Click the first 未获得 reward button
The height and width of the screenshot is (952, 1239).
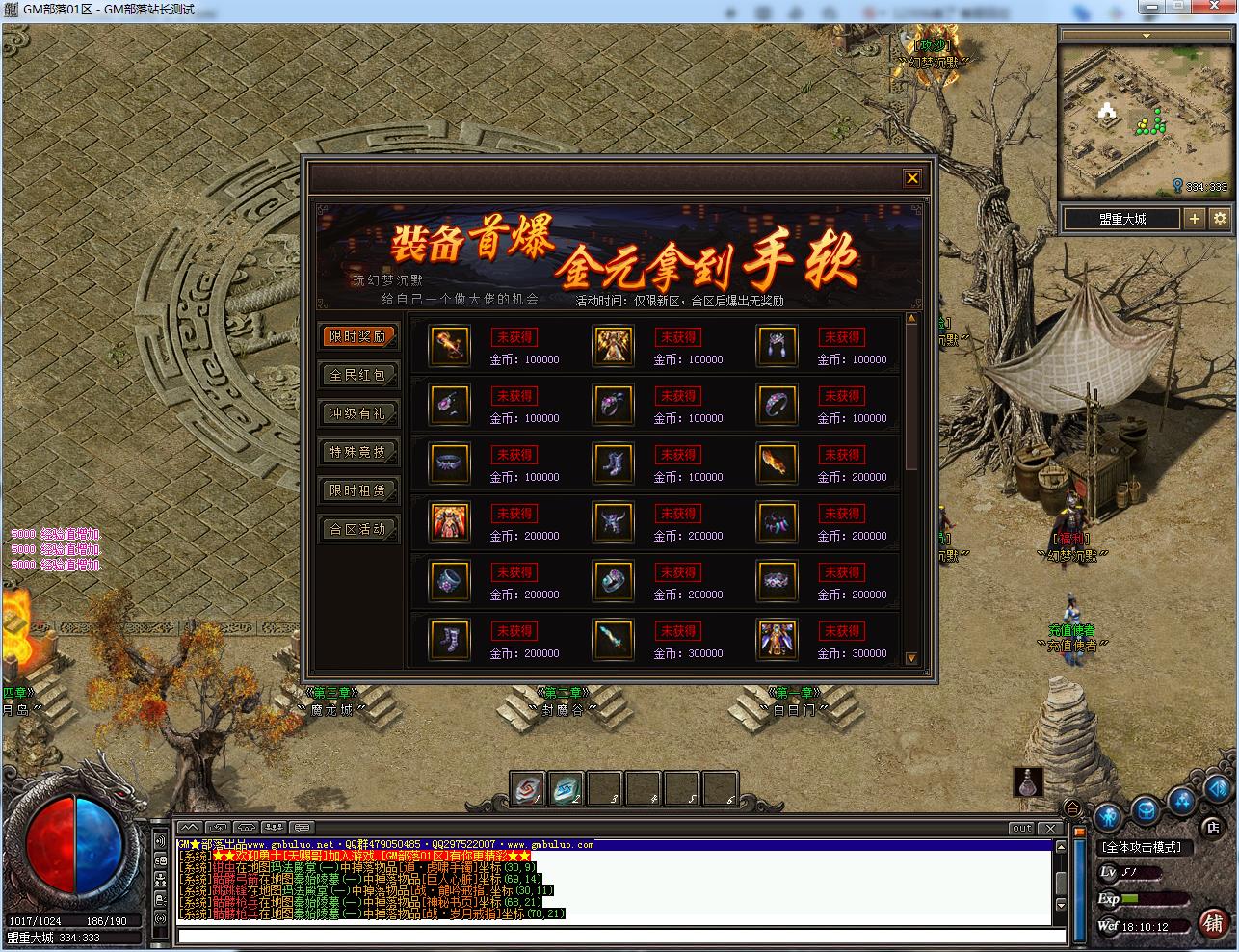(x=514, y=337)
